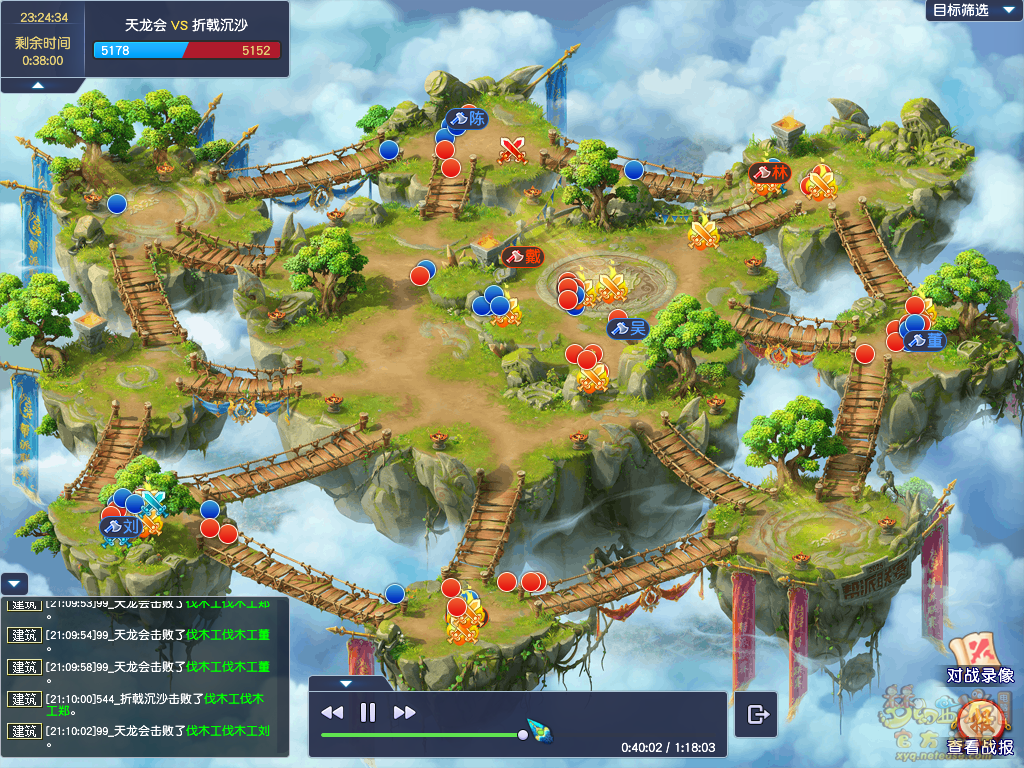
Task: Select the 董 lumberjack marker
Action: point(925,341)
